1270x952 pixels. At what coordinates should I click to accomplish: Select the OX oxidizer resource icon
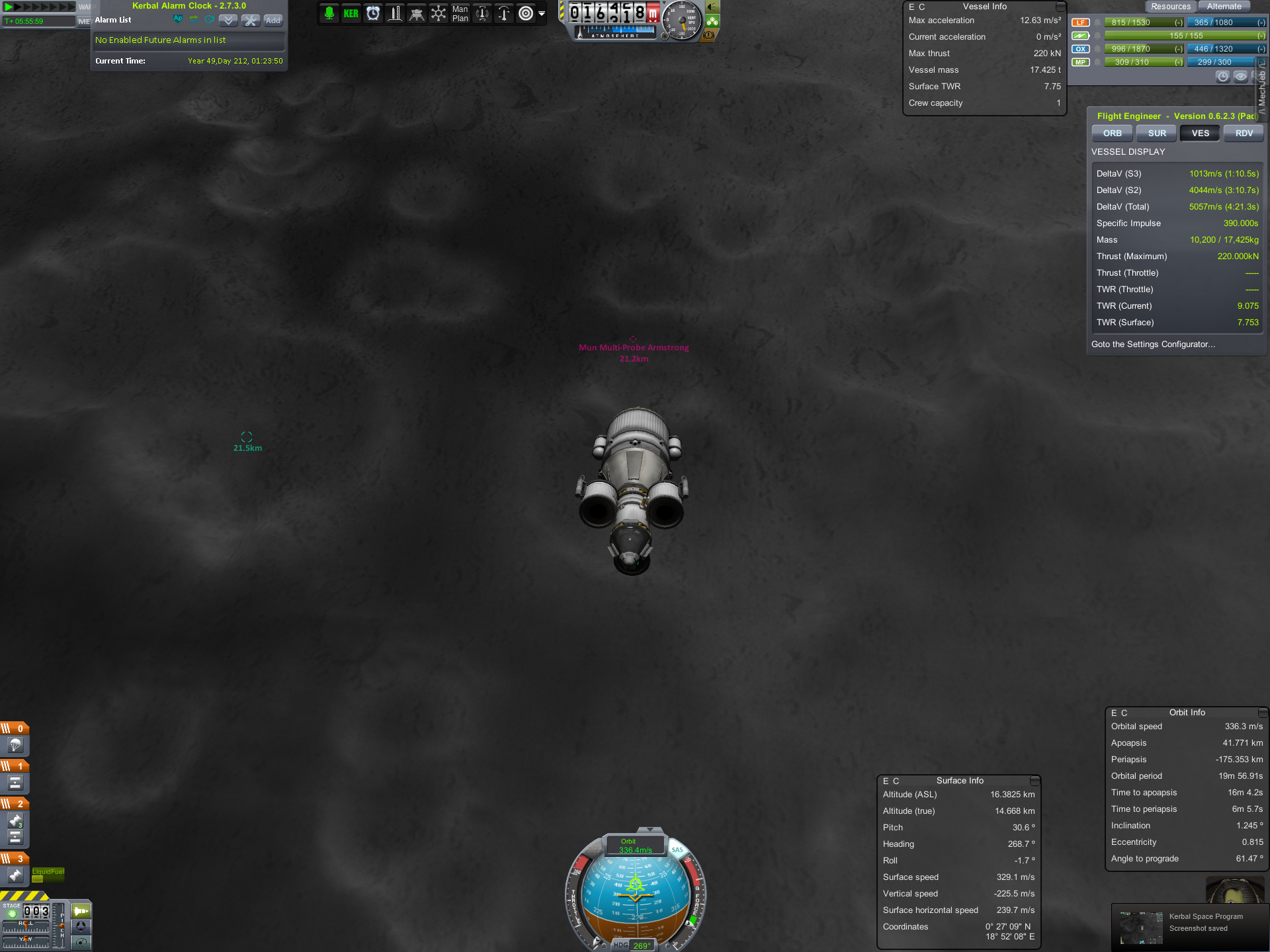click(1080, 49)
